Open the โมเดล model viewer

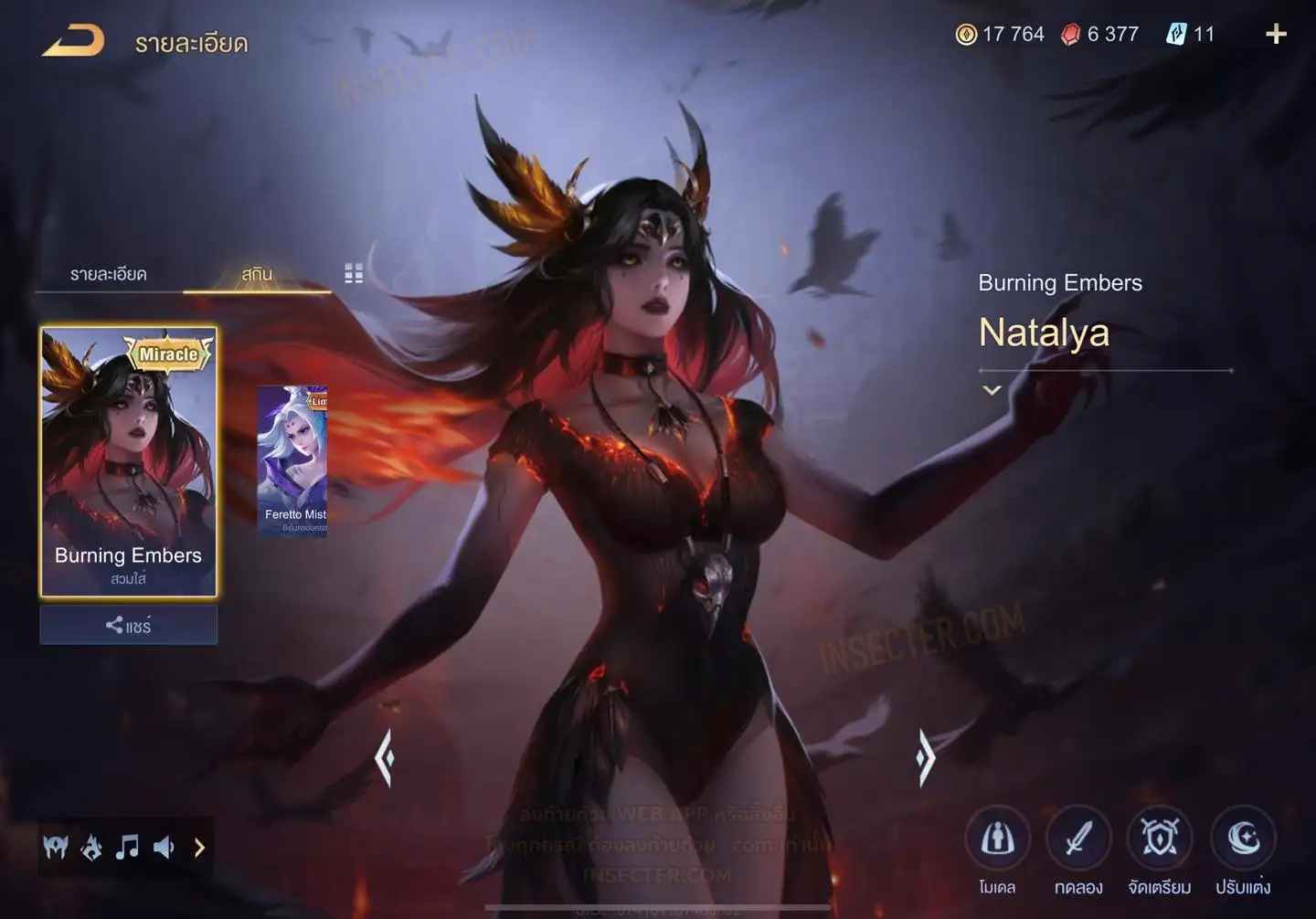point(997,839)
